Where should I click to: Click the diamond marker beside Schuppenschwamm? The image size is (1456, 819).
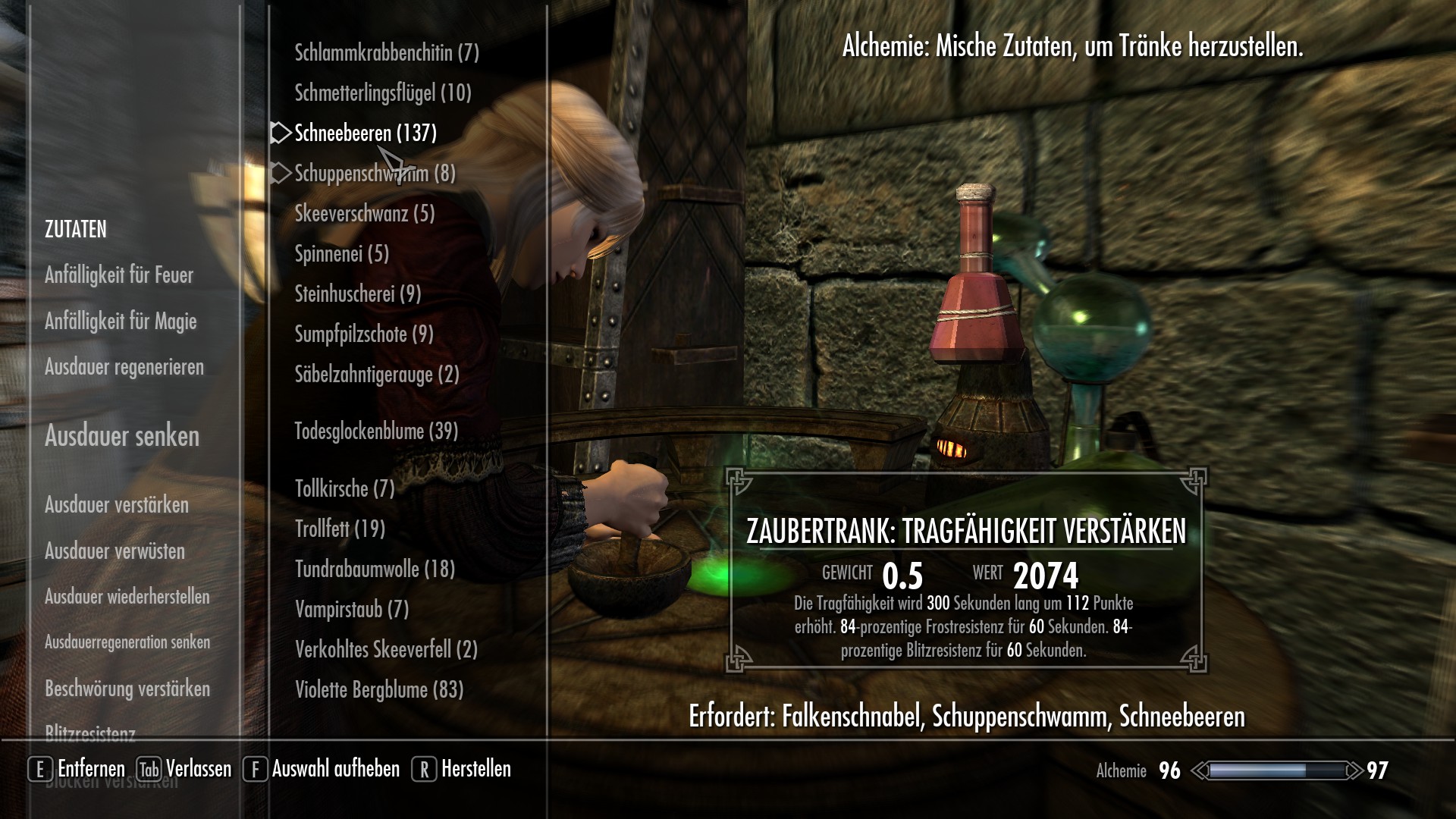click(280, 173)
